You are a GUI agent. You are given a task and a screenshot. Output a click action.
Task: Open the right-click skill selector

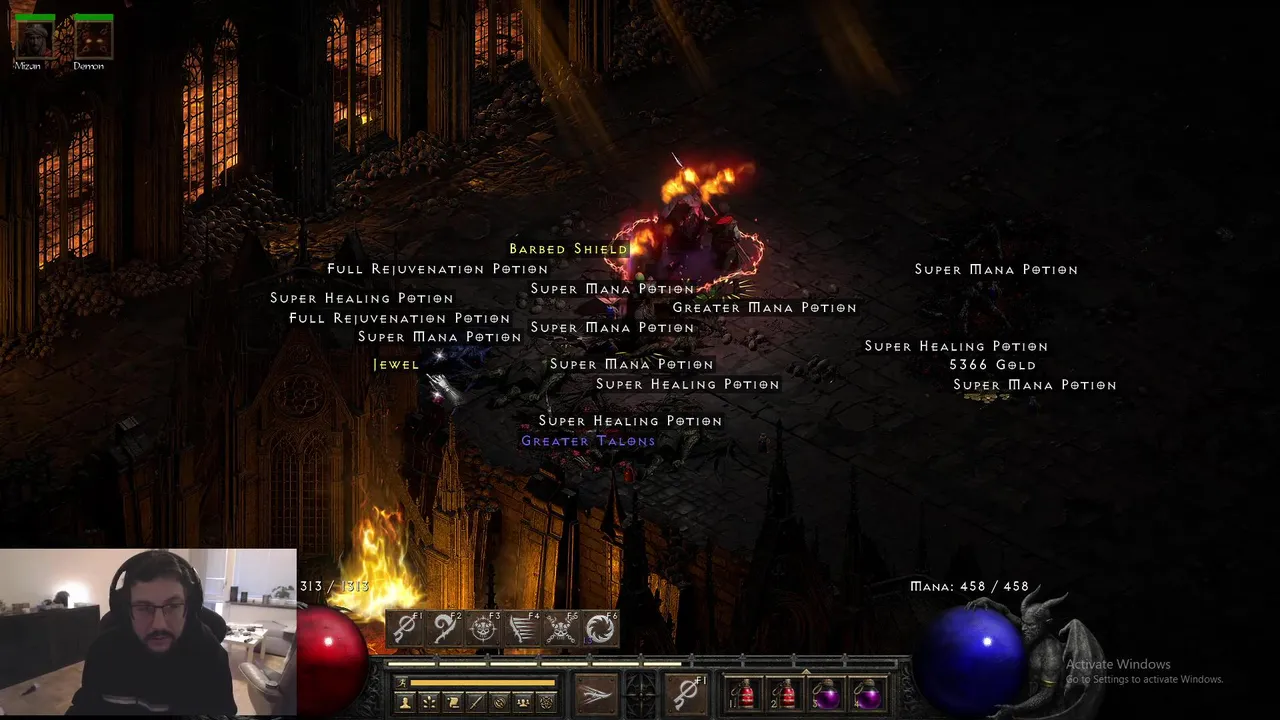(x=687, y=693)
